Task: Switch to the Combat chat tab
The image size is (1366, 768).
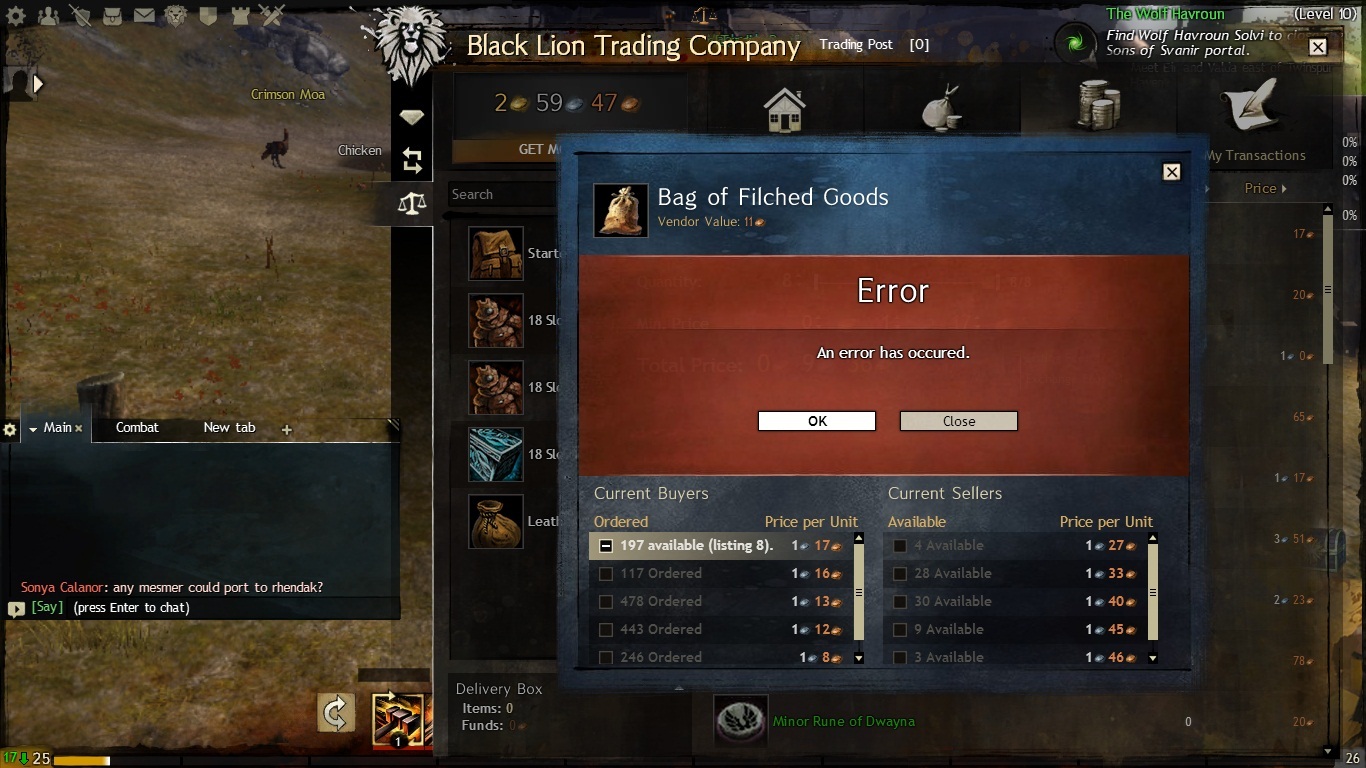Action: pos(137,427)
